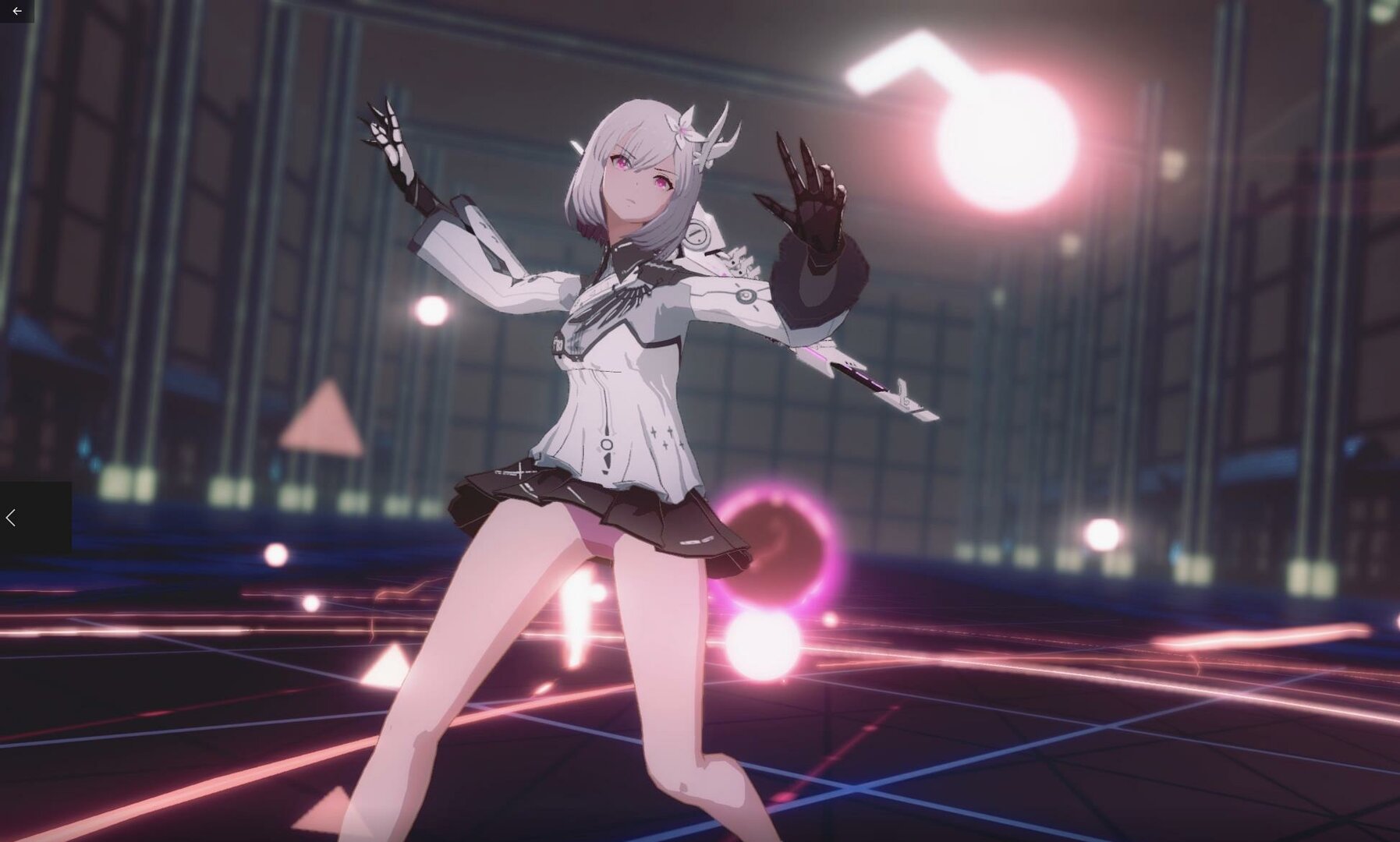Click the back arrow in top-left corner
This screenshot has height=842, width=1400.
click(17, 12)
